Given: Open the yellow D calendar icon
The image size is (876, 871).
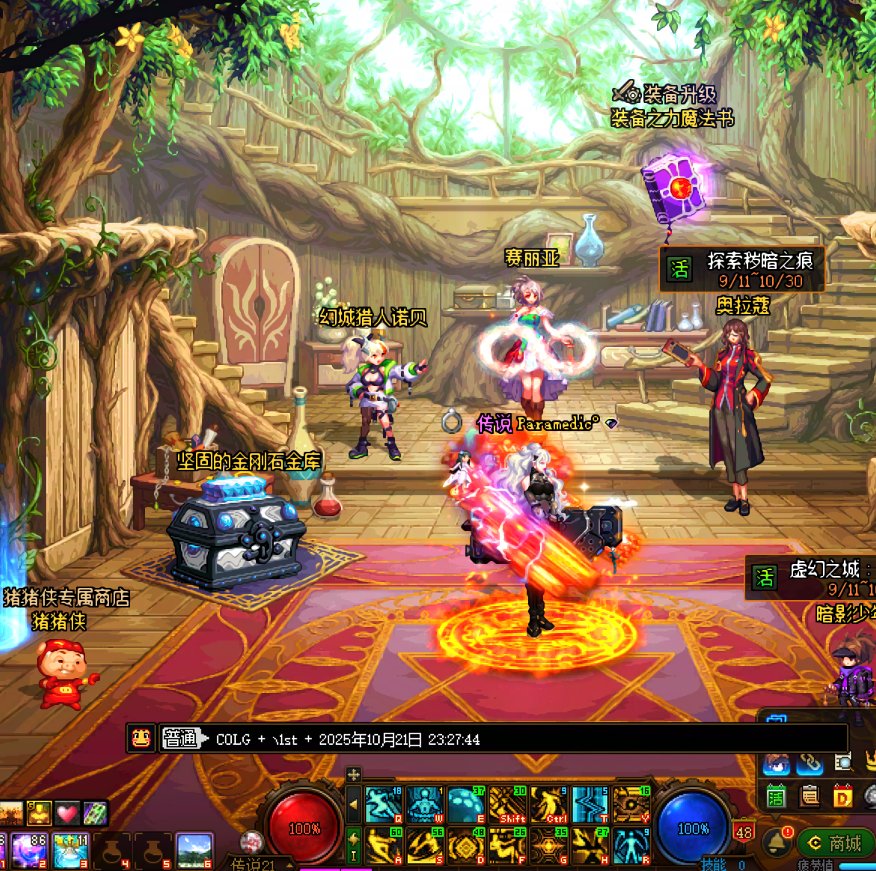Looking at the screenshot, I should pos(843,796).
